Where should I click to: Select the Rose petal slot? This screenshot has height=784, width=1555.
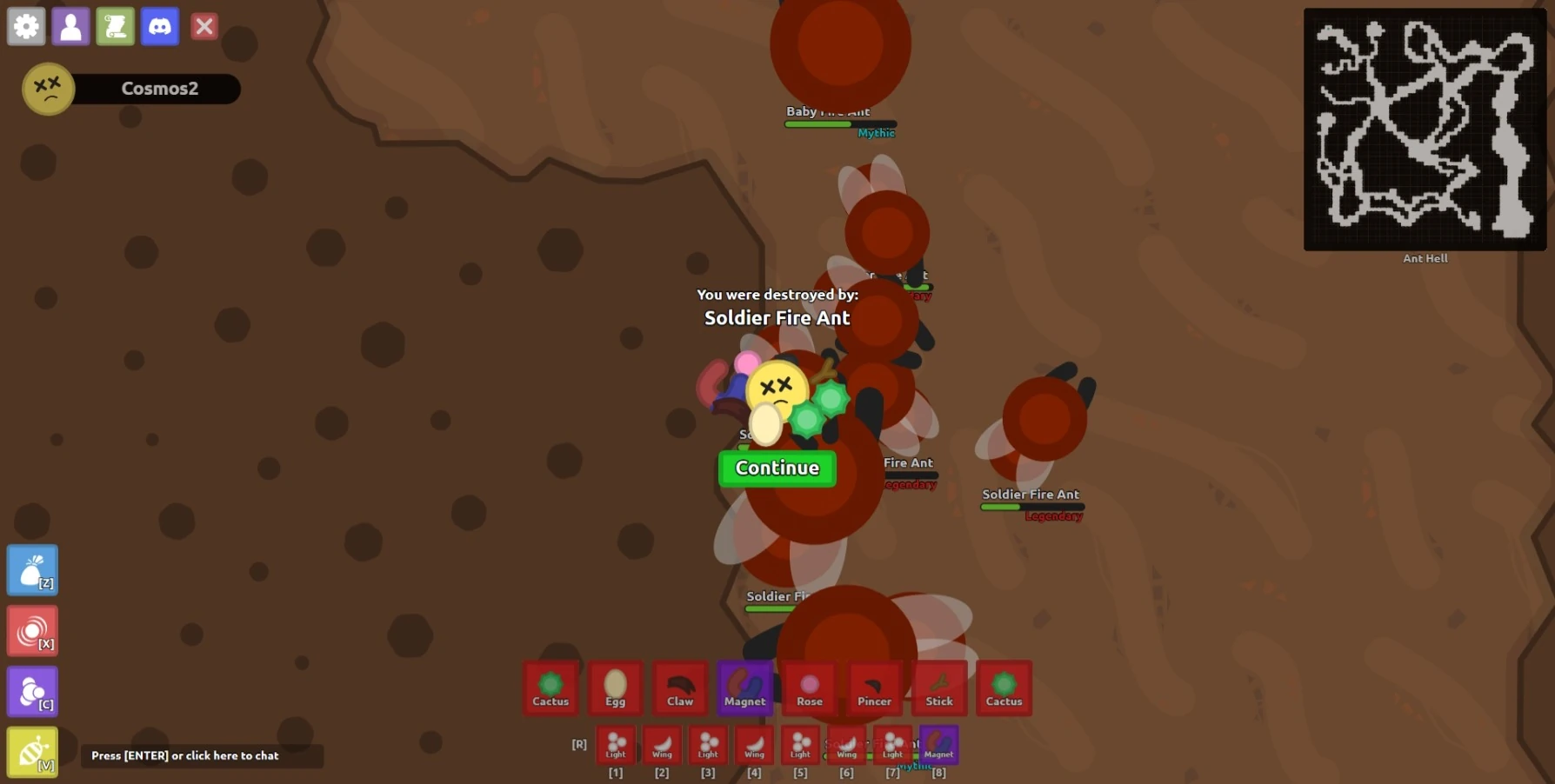point(808,688)
